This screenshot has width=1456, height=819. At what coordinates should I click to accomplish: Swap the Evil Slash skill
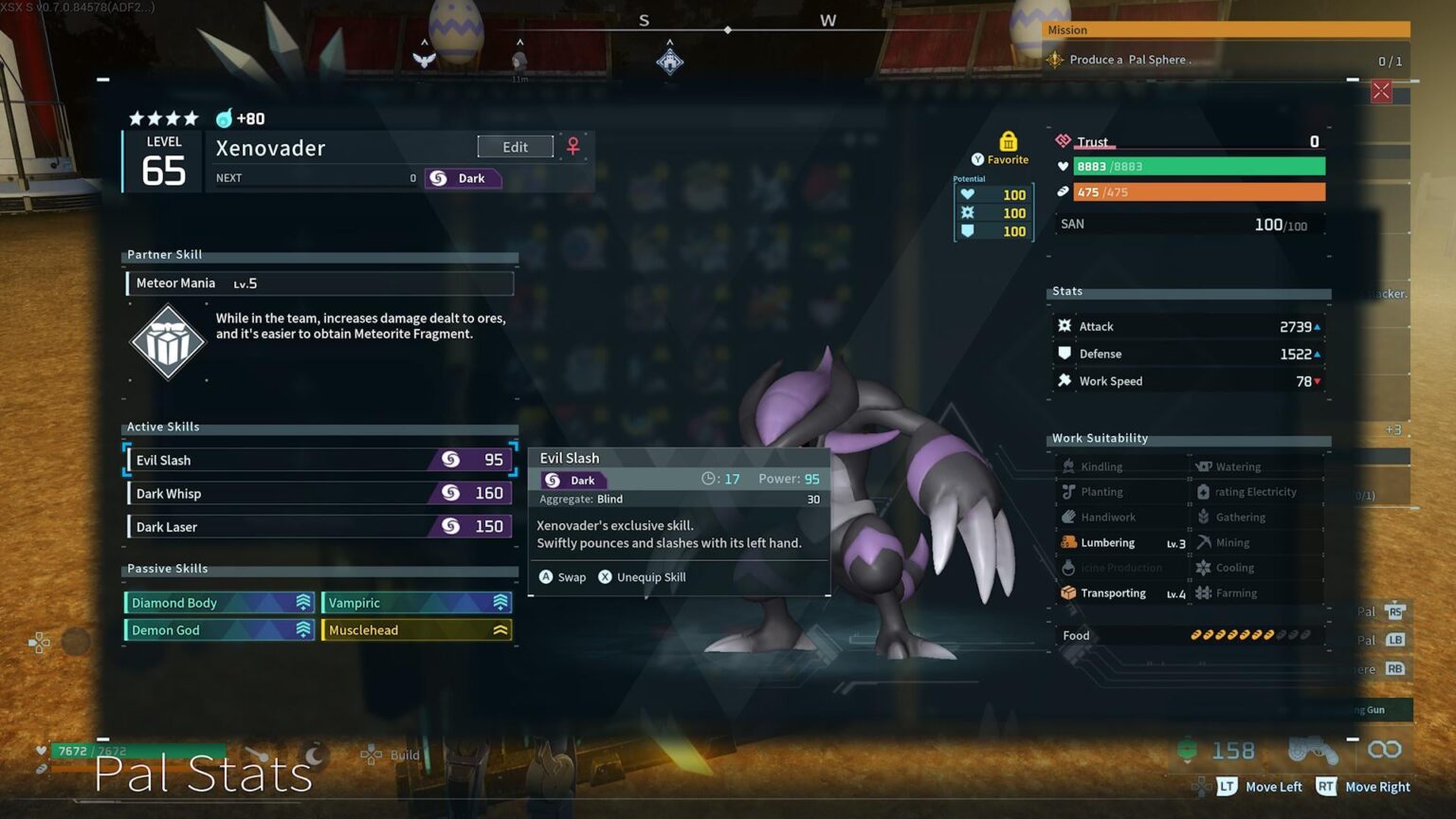point(563,577)
